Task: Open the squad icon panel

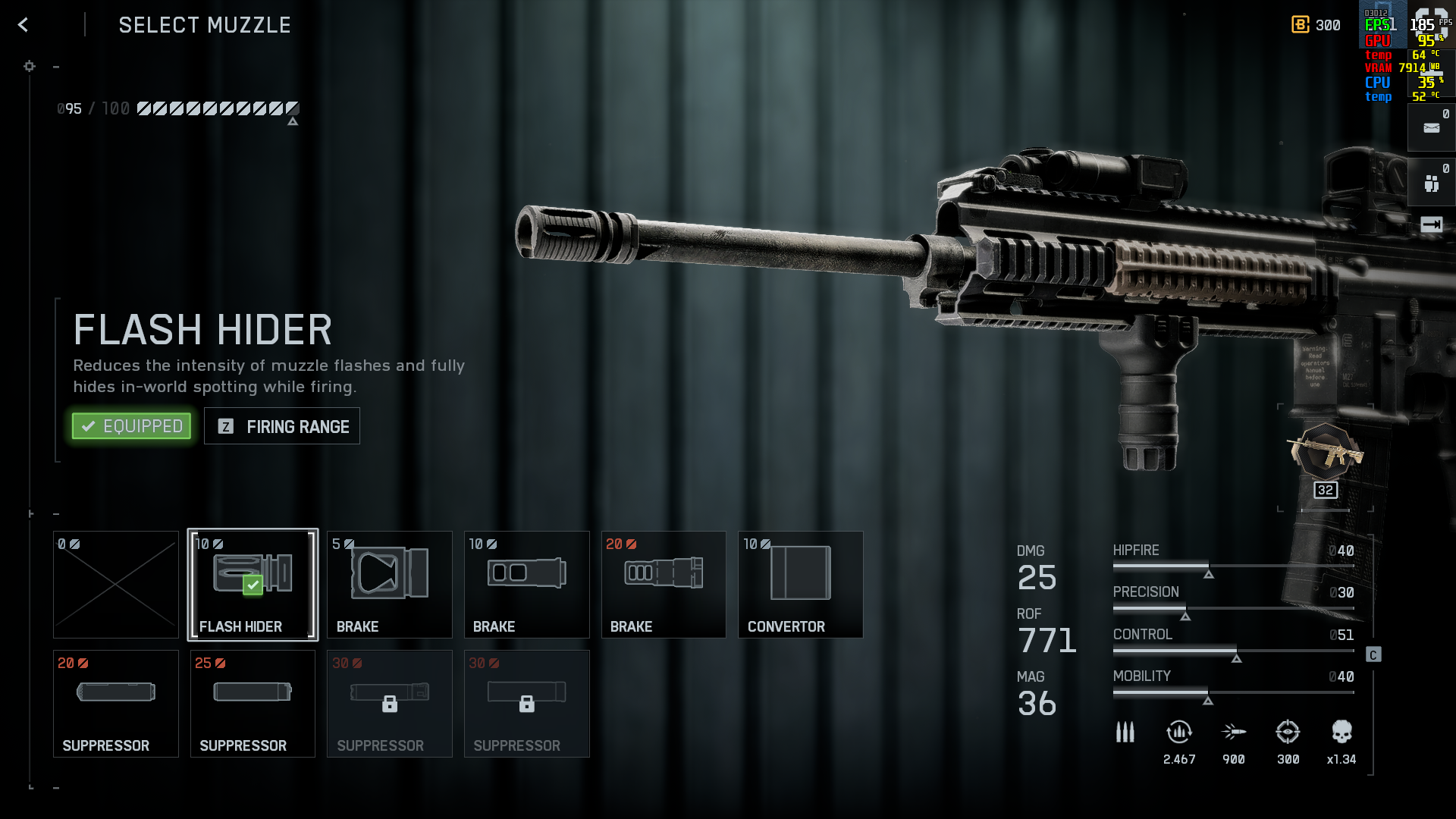Action: 1431,183
